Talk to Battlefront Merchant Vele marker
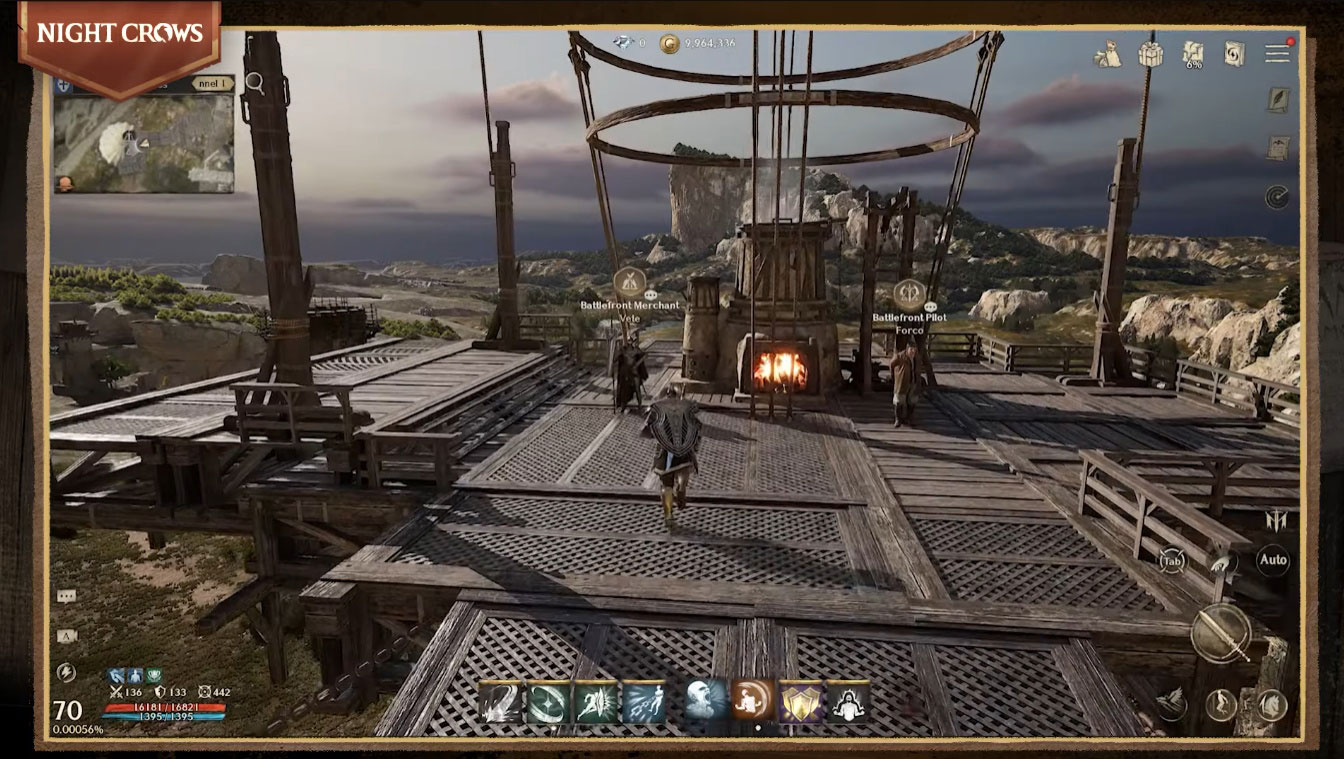 (x=629, y=281)
